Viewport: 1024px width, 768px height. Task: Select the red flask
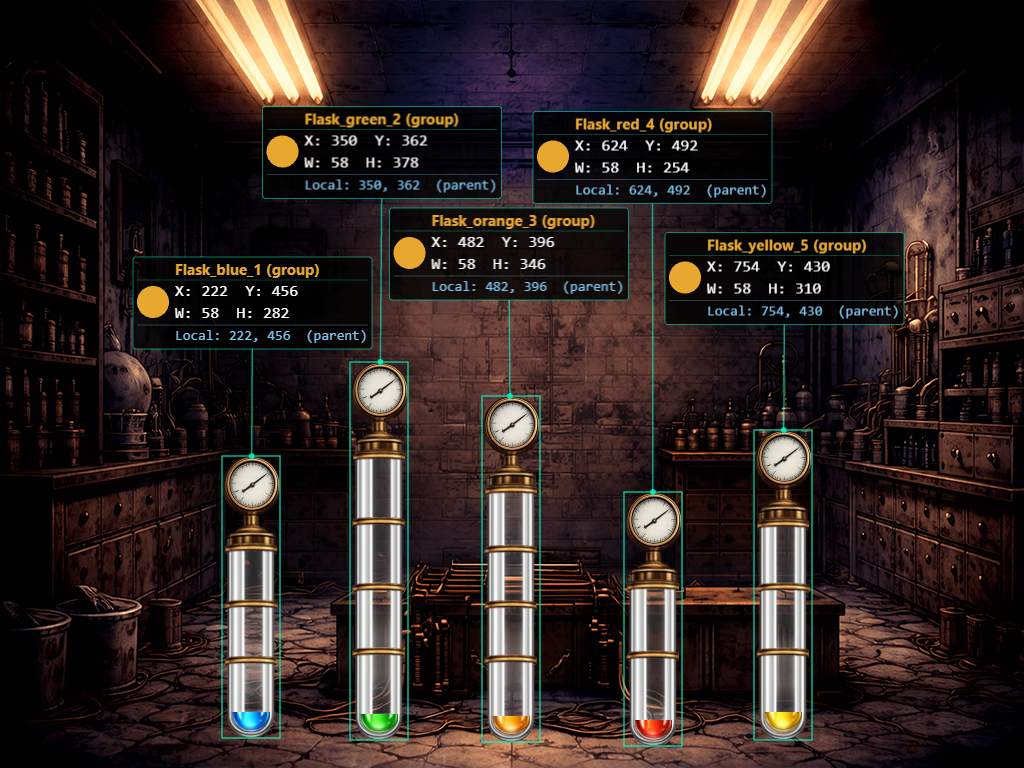point(653,619)
